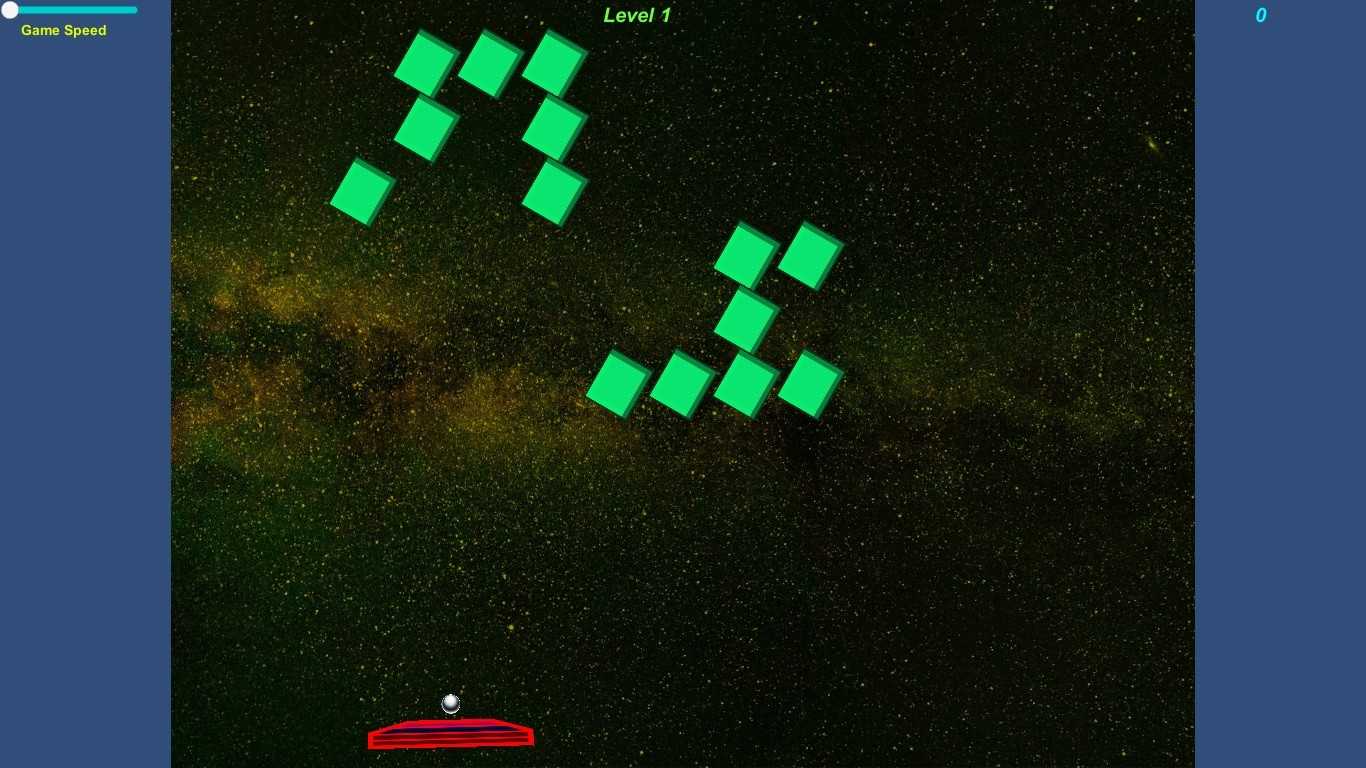Click the third brick in the top row
Screen dimensions: 1366x768
(x=553, y=62)
